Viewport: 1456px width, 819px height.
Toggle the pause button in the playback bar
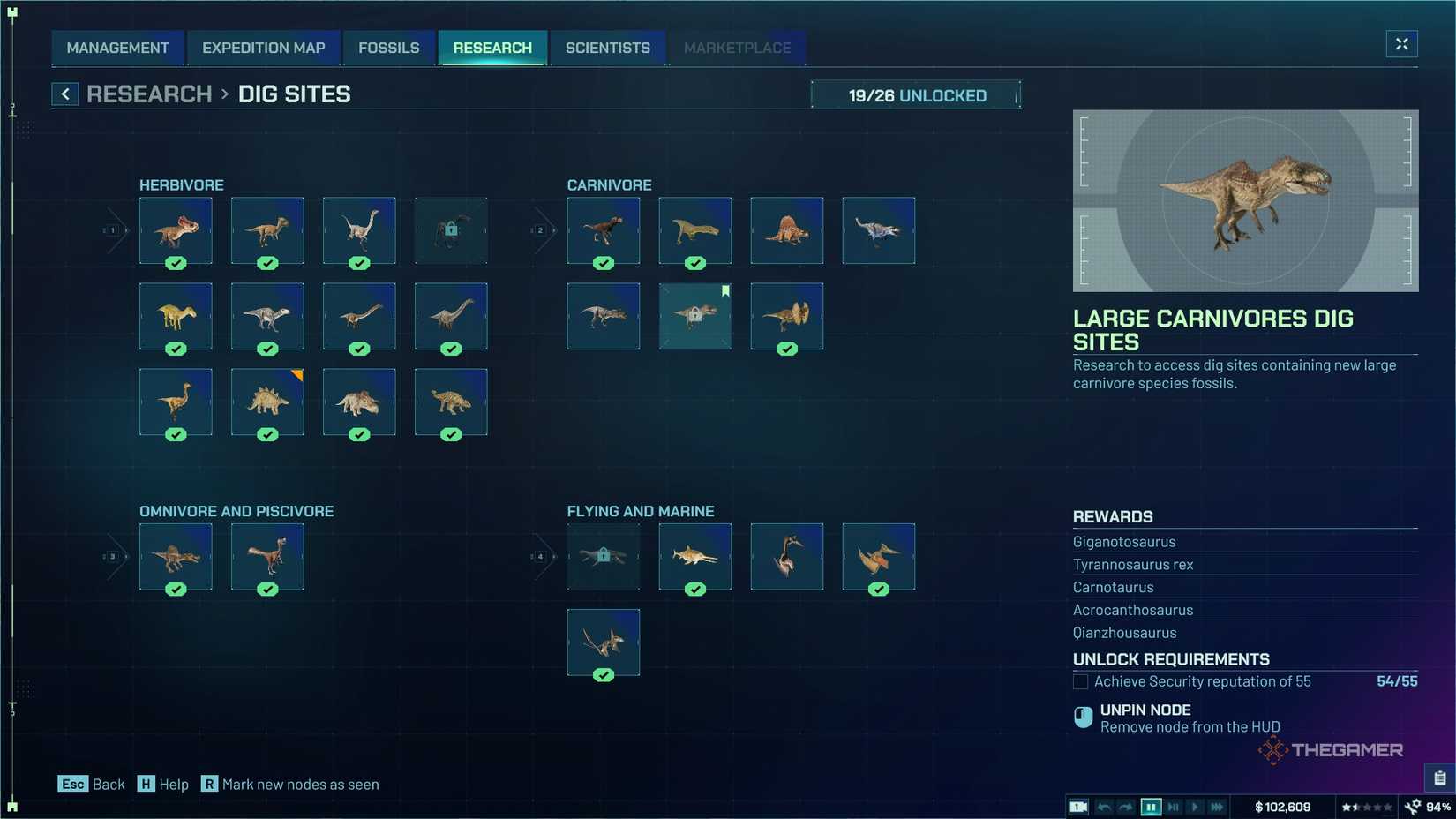coord(1151,806)
